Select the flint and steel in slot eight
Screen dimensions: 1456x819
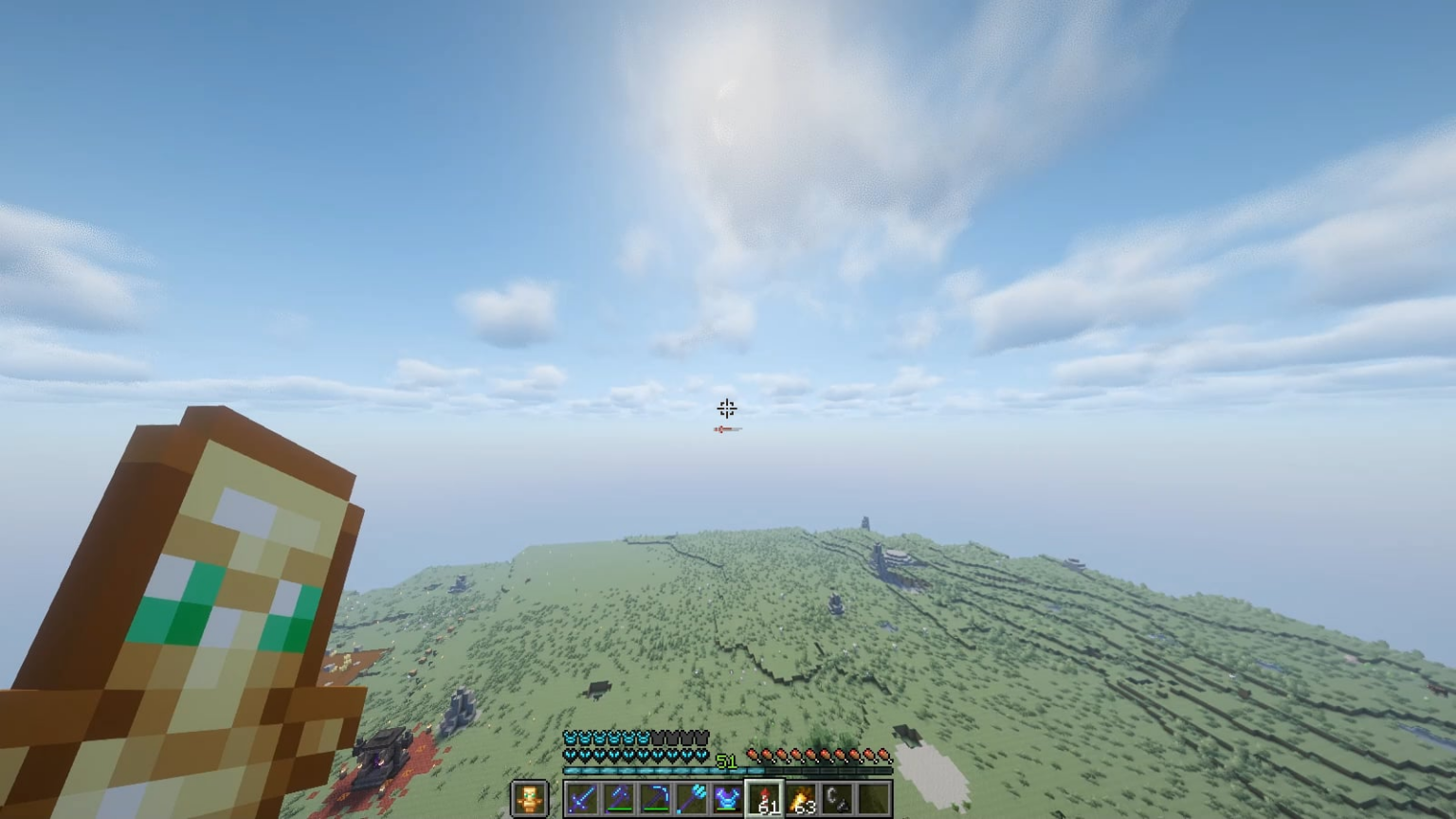[838, 797]
